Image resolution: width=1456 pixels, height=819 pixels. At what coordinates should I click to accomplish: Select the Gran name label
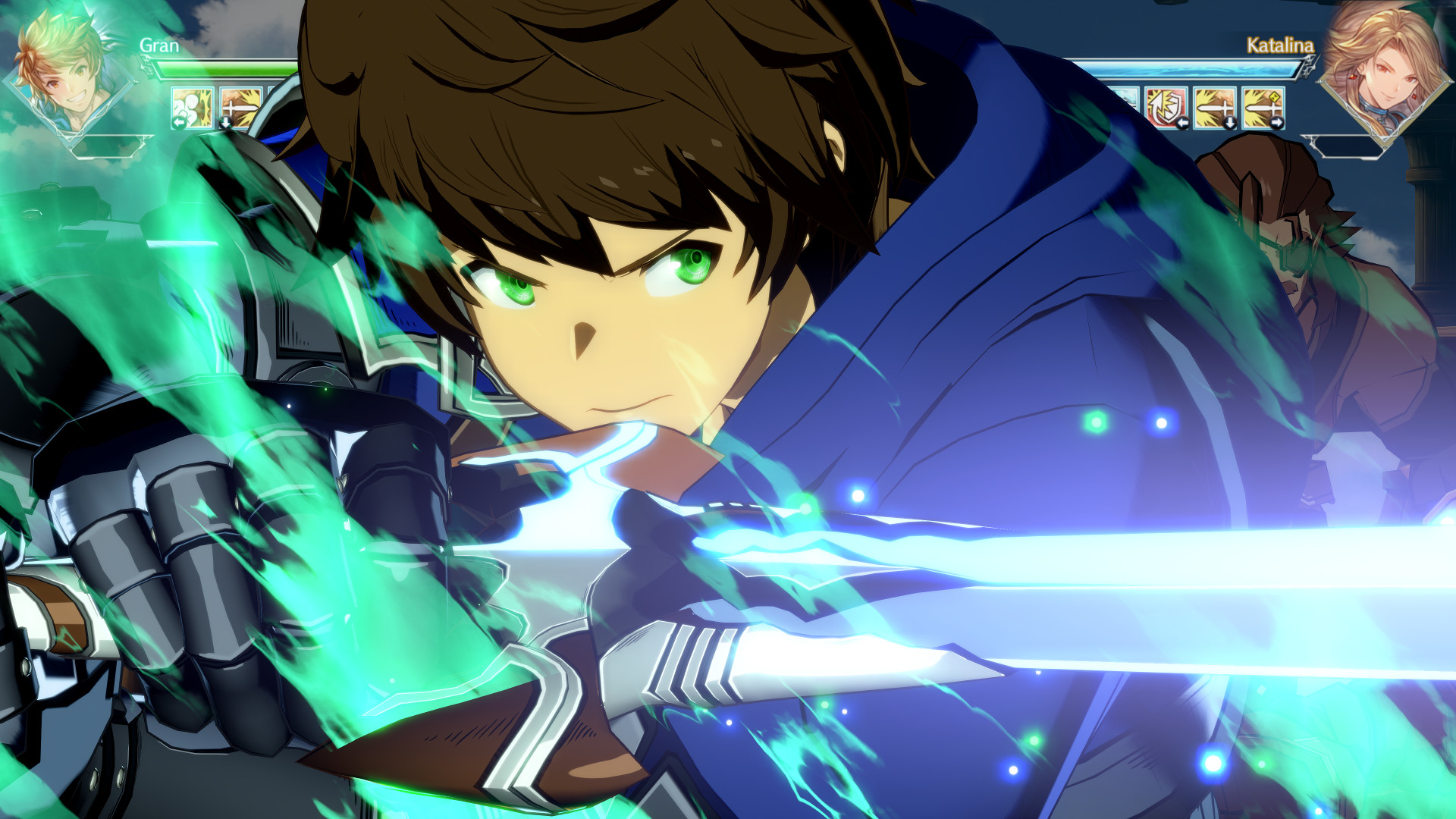point(157,47)
